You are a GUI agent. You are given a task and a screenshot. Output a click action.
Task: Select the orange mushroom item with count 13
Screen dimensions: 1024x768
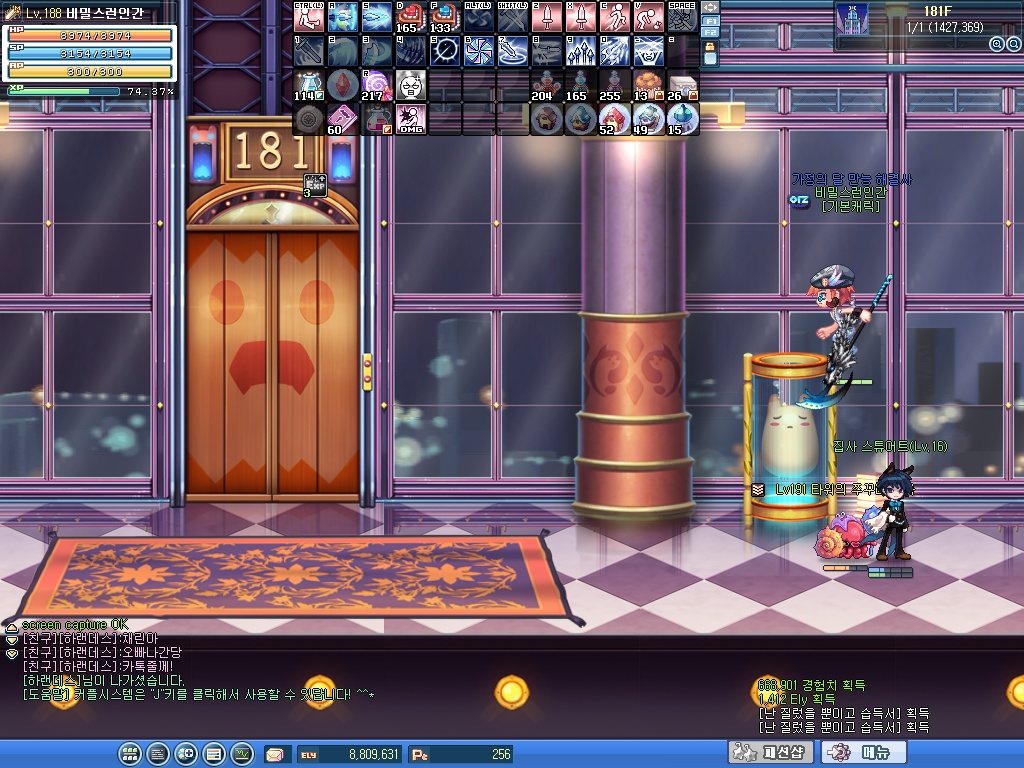(648, 85)
